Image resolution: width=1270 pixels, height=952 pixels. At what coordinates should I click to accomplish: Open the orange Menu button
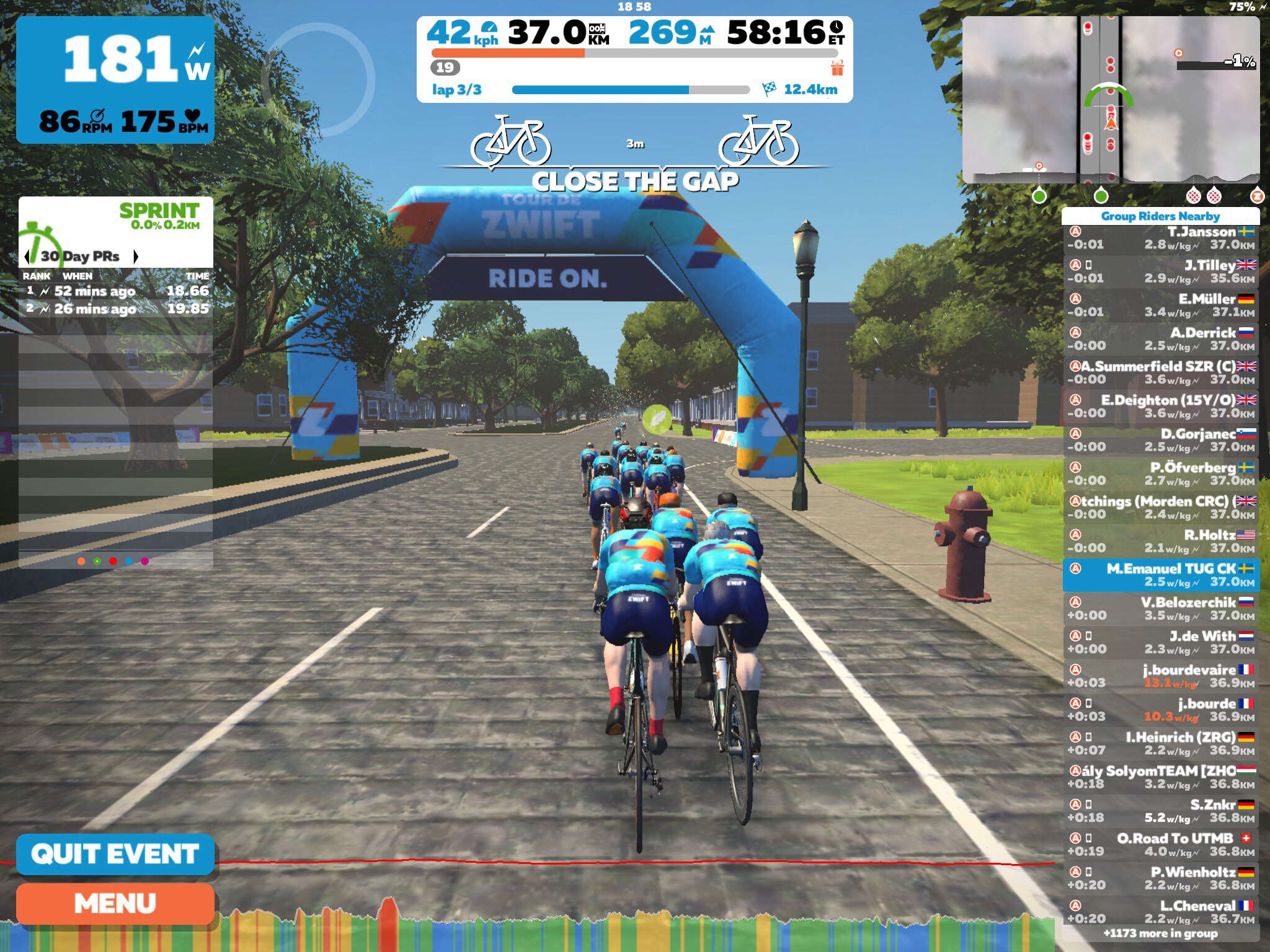[115, 904]
